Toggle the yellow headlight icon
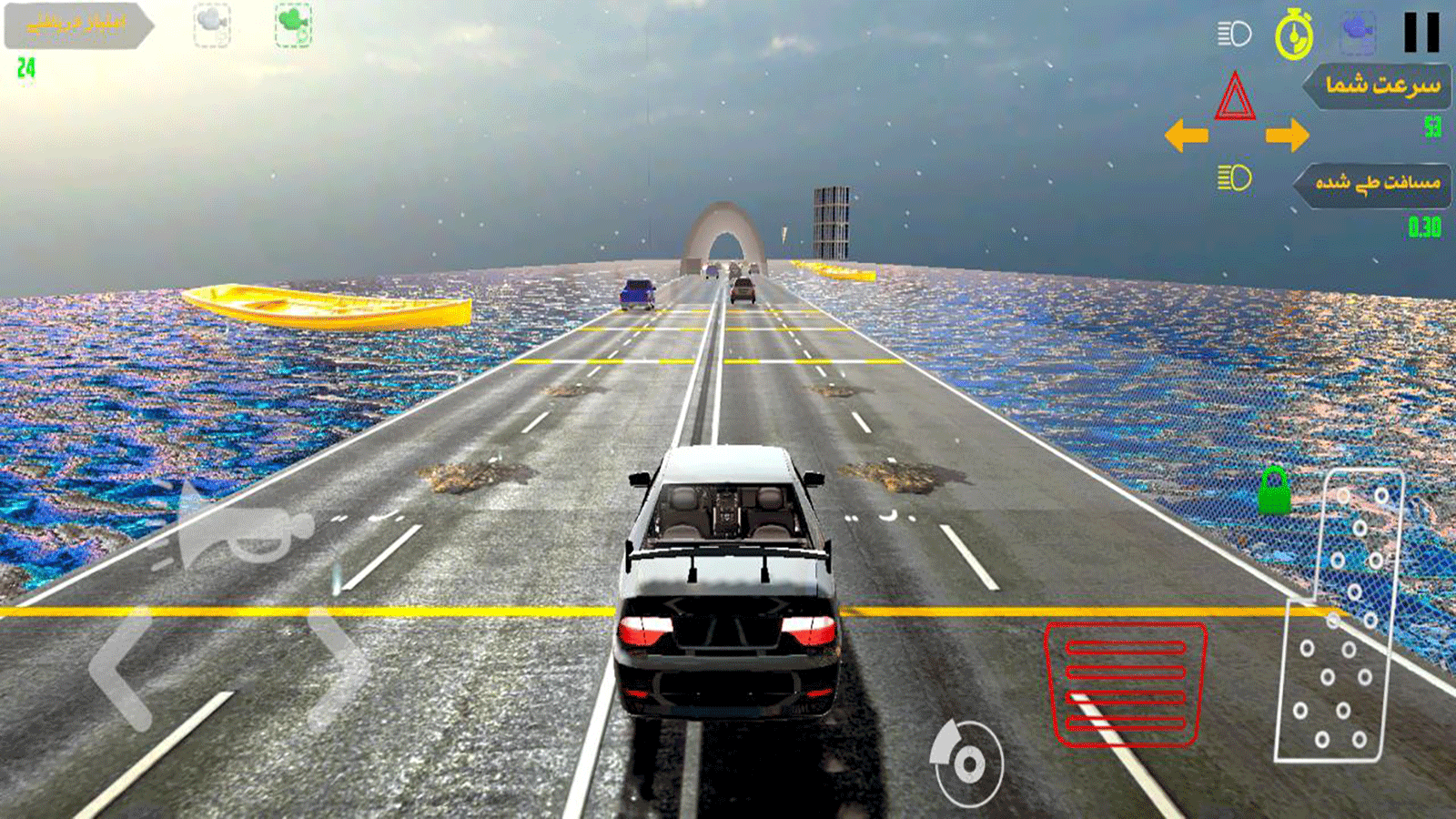Viewport: 1456px width, 819px height. coord(1235,177)
